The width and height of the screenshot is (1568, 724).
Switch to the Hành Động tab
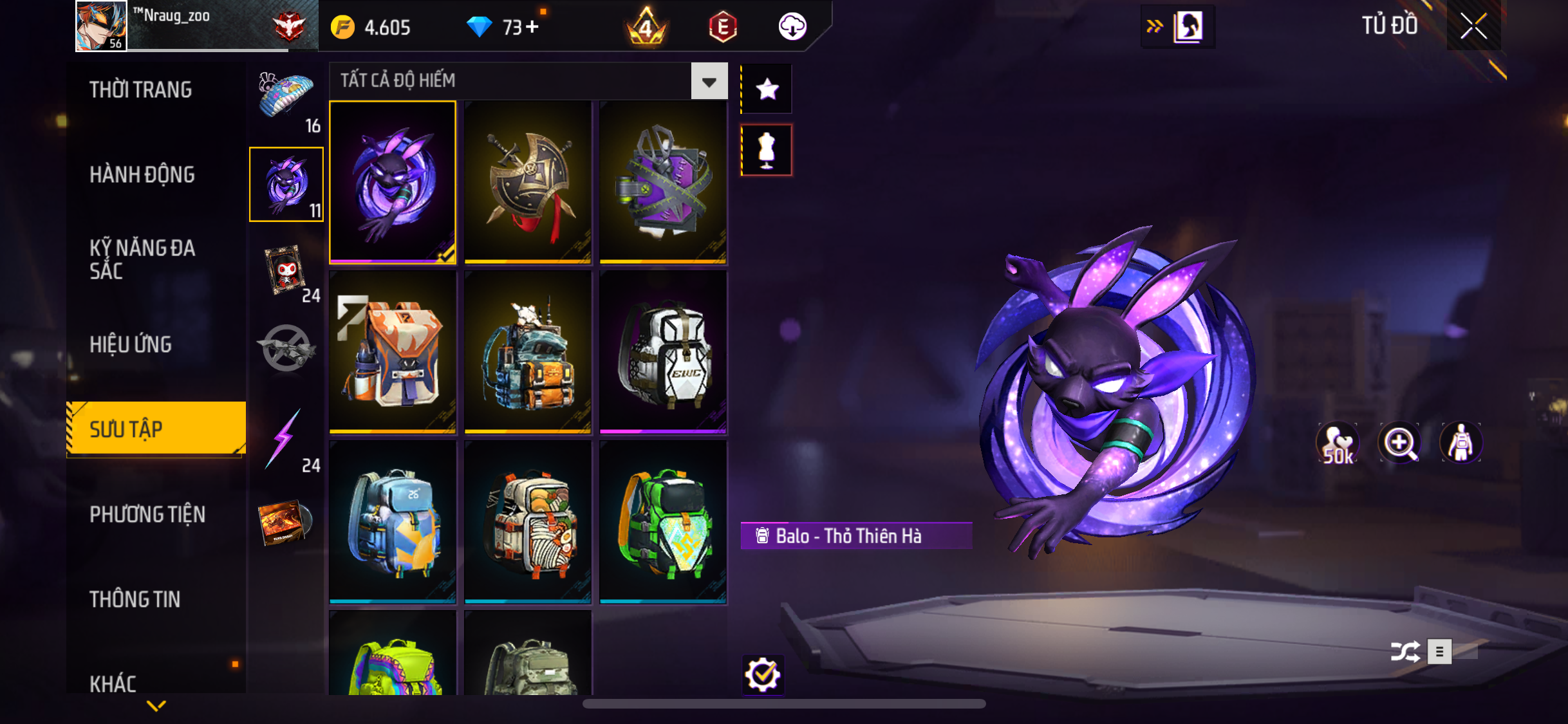pos(142,174)
